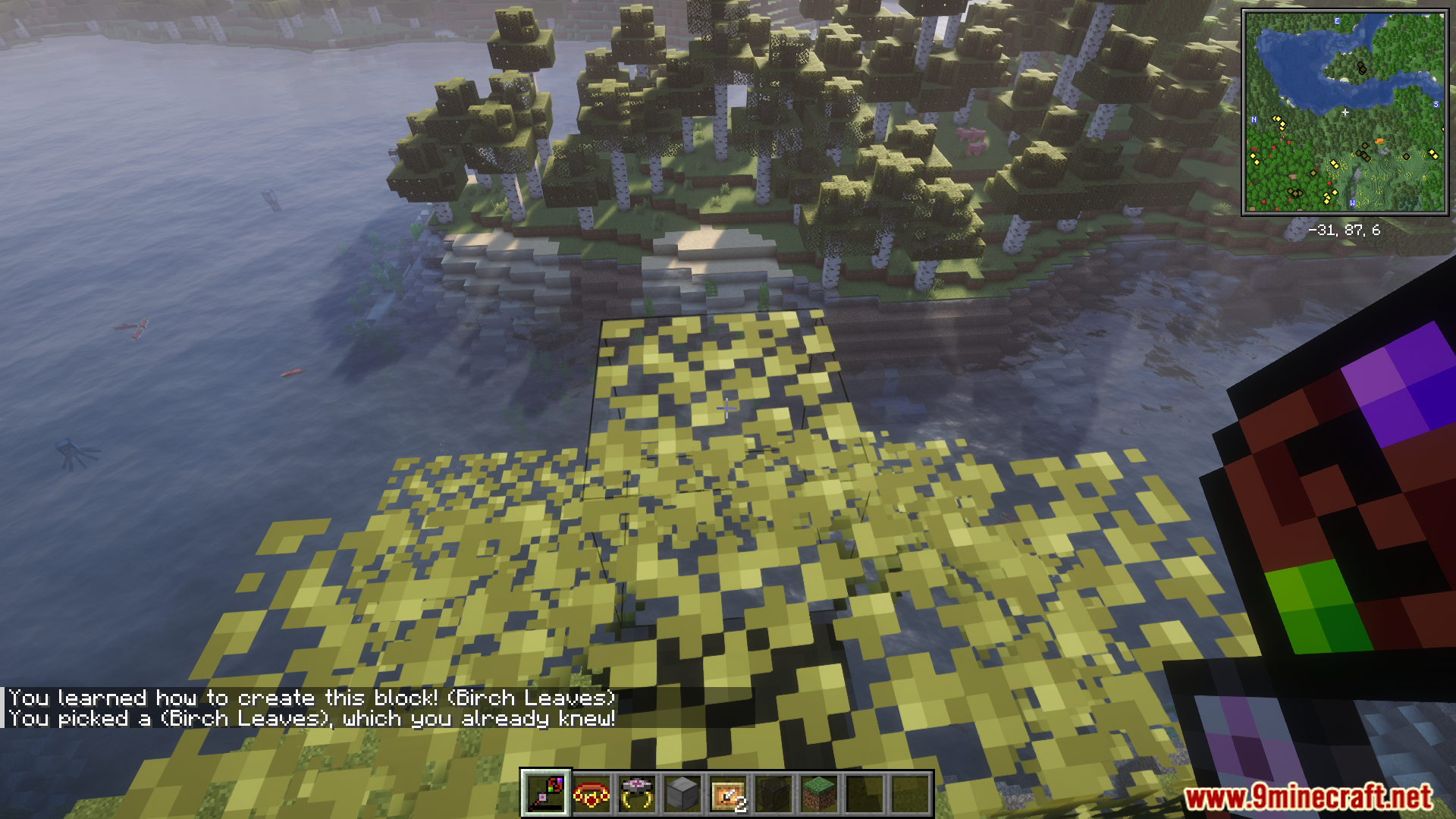Select the gray stone block slot
Screen dimensions: 1456x819
(682, 794)
